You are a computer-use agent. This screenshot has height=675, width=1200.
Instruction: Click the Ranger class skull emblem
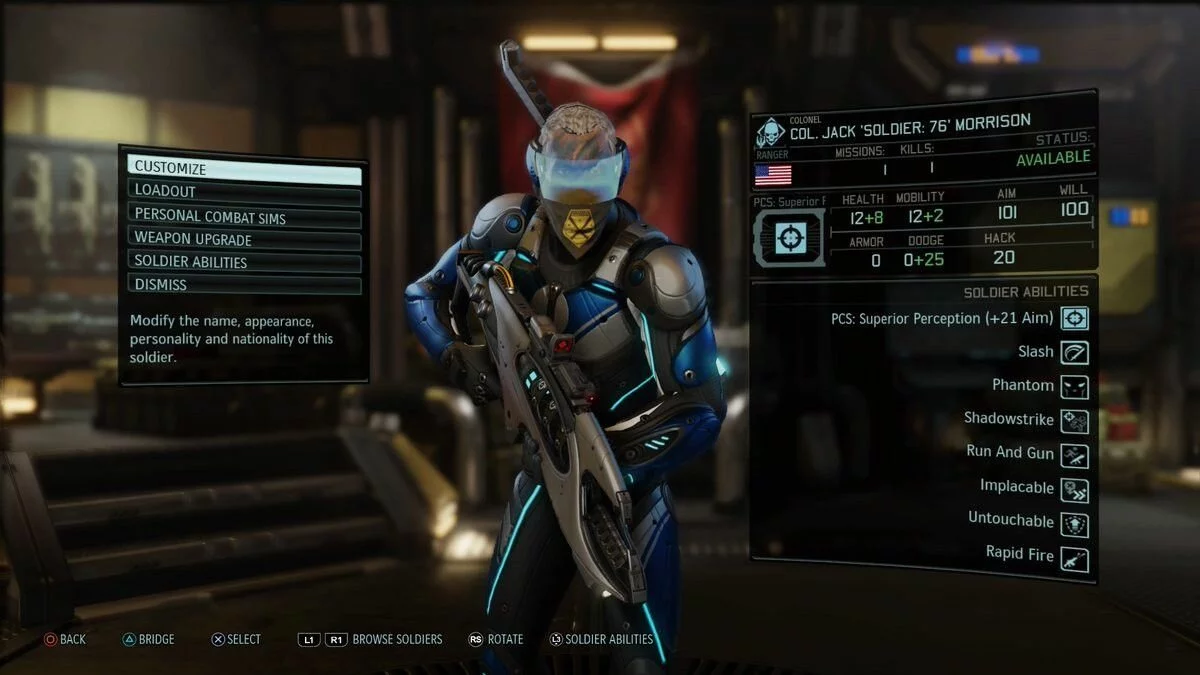click(x=771, y=133)
